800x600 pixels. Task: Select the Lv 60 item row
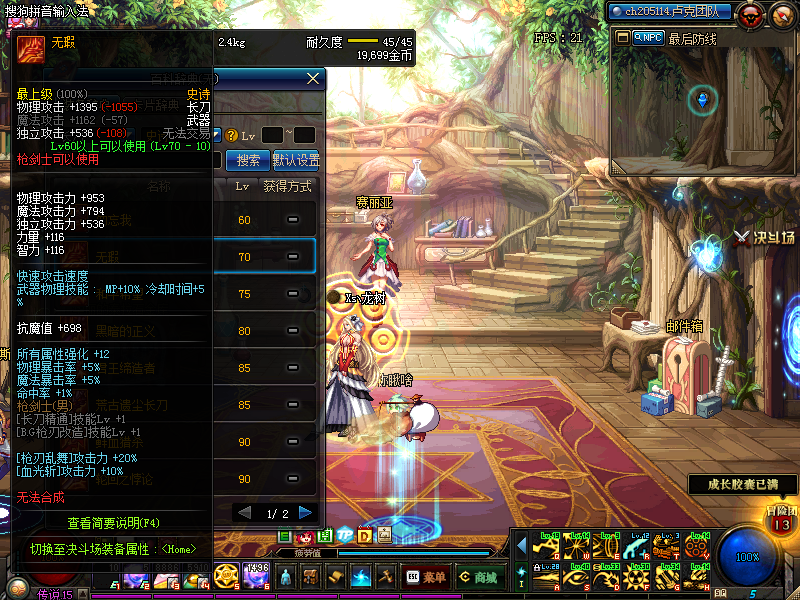pyautogui.click(x=268, y=220)
